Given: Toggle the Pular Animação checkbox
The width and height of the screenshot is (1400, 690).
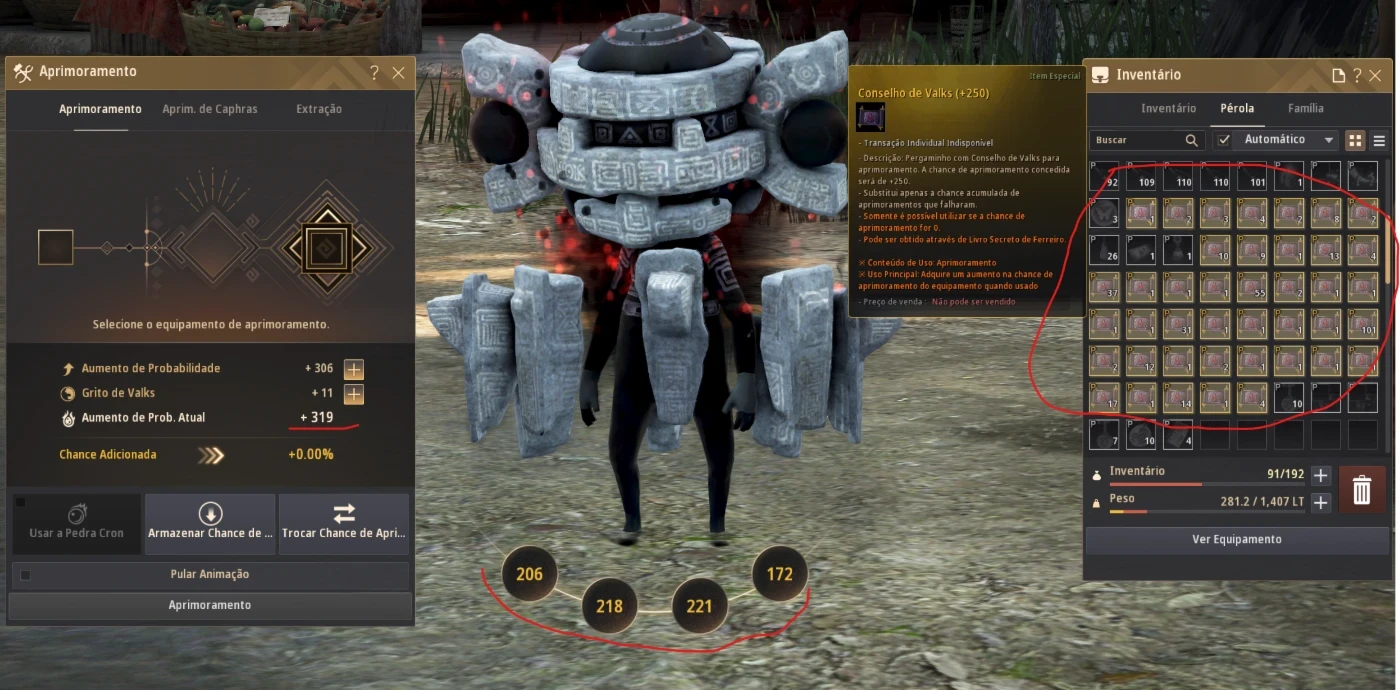Looking at the screenshot, I should coord(26,575).
